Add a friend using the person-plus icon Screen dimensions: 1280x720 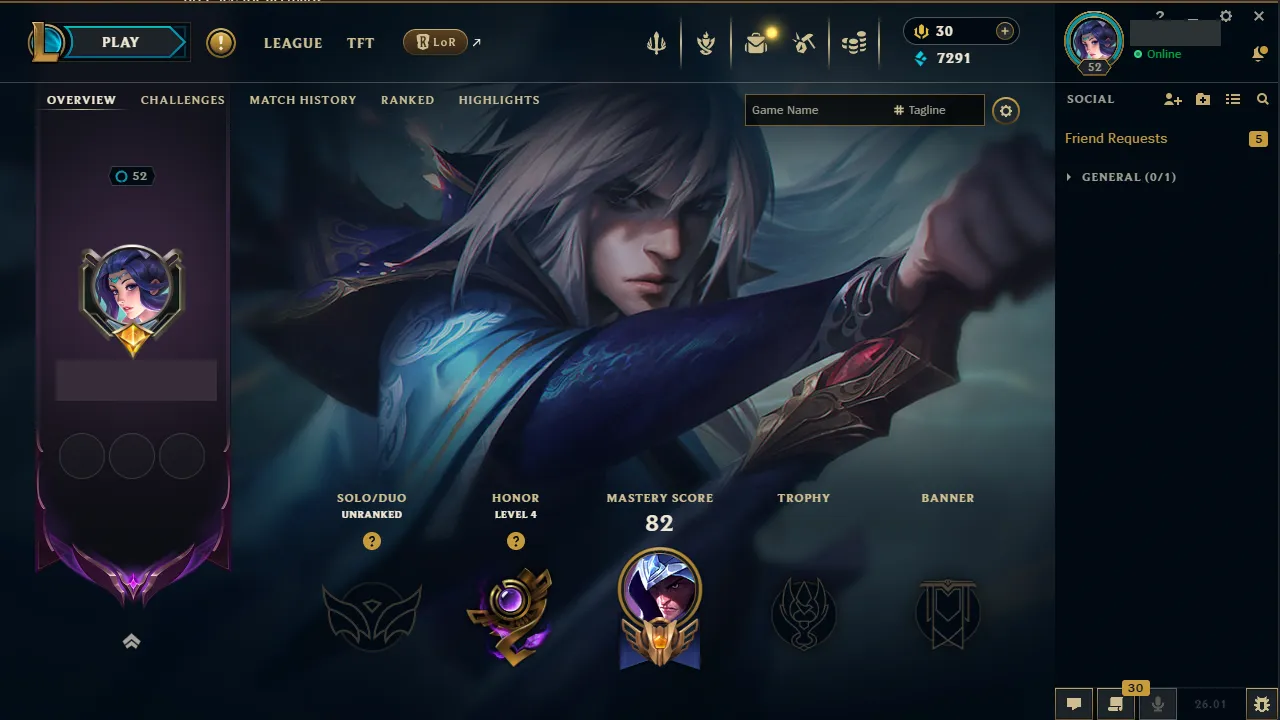pos(1170,99)
